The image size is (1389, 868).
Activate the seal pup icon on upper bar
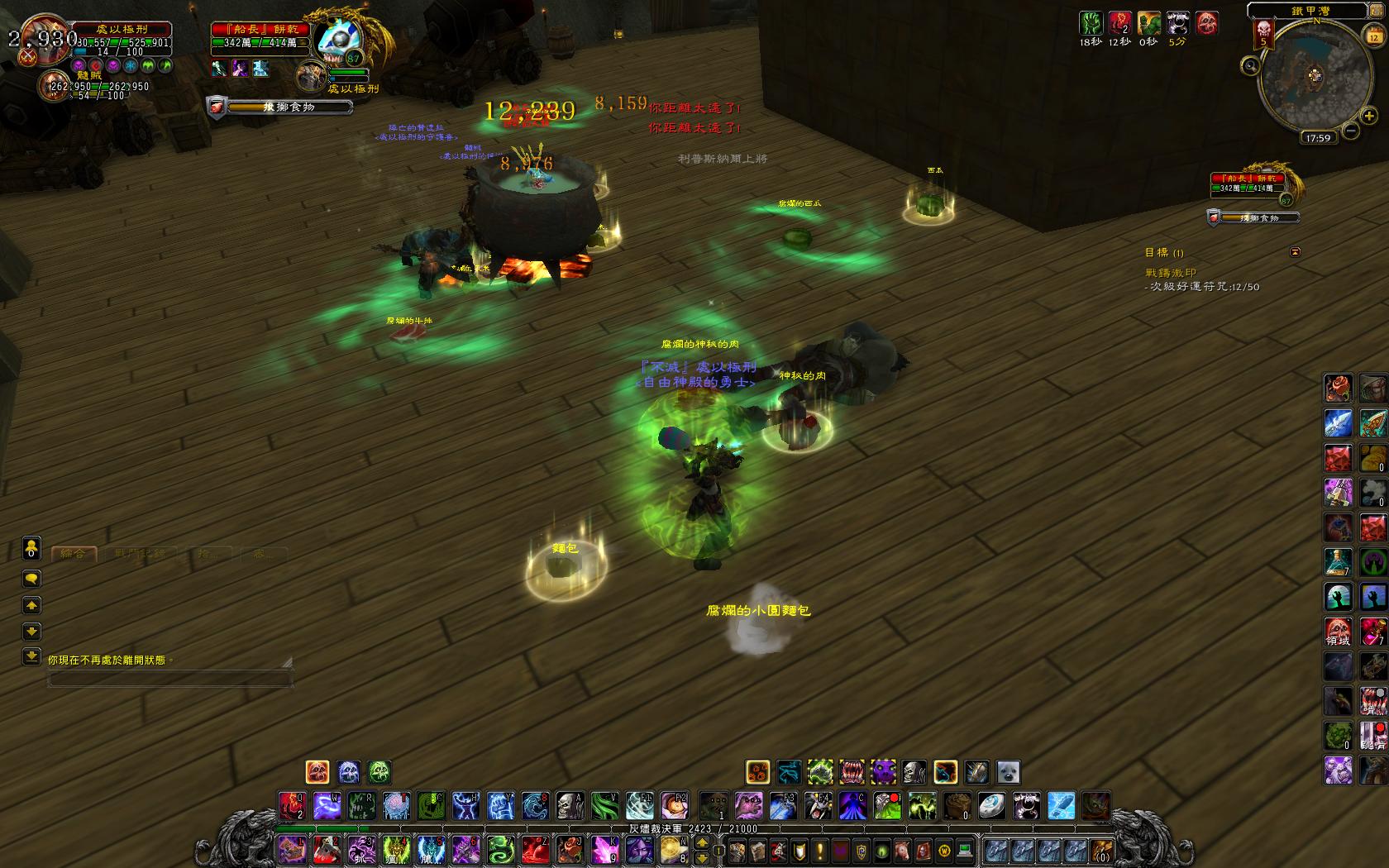coord(1008,772)
